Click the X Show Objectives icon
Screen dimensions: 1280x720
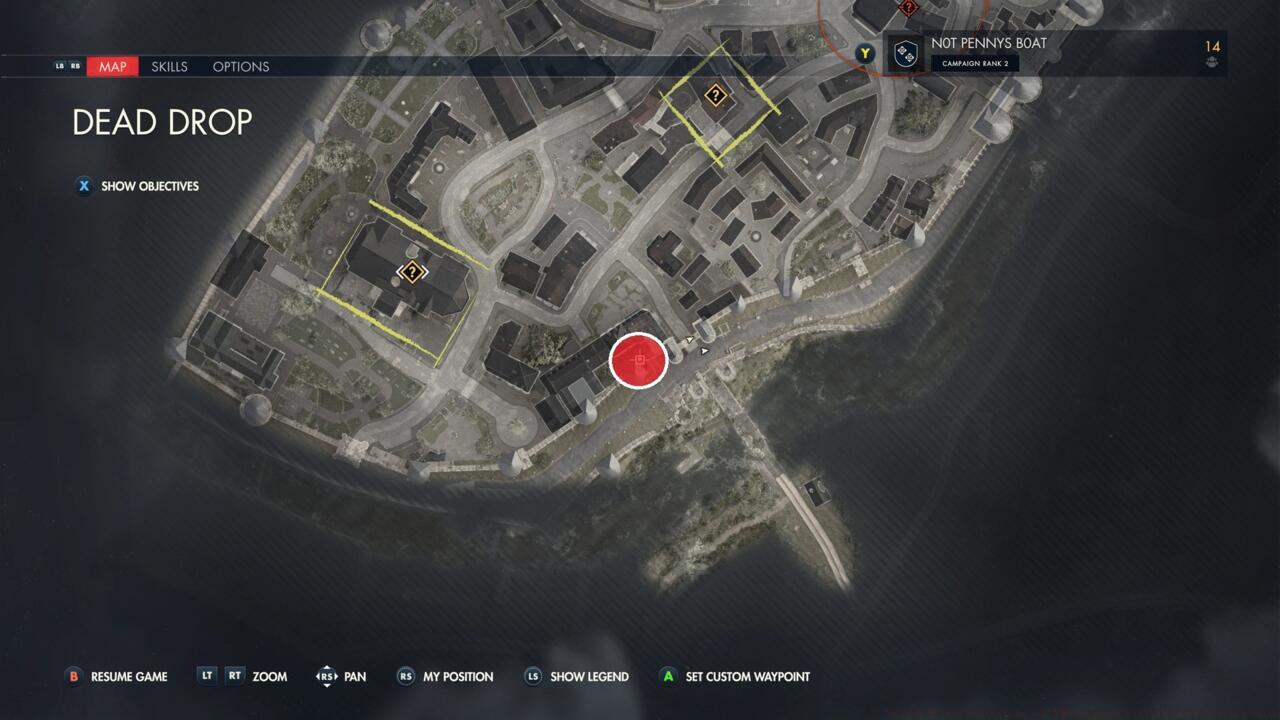(83, 186)
